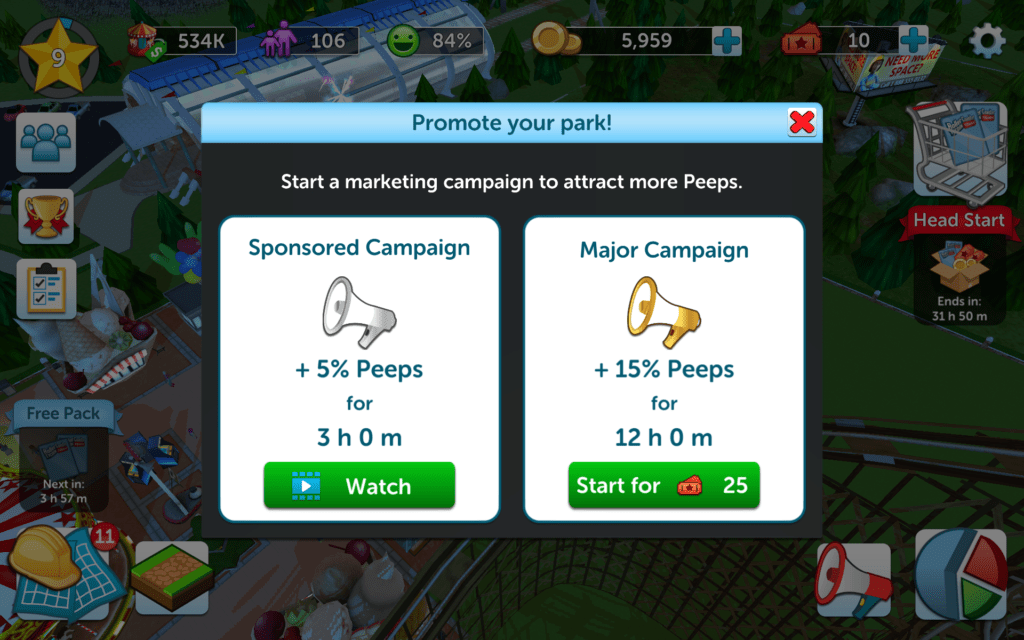
Task: Open the friends social panel
Action: point(46,142)
